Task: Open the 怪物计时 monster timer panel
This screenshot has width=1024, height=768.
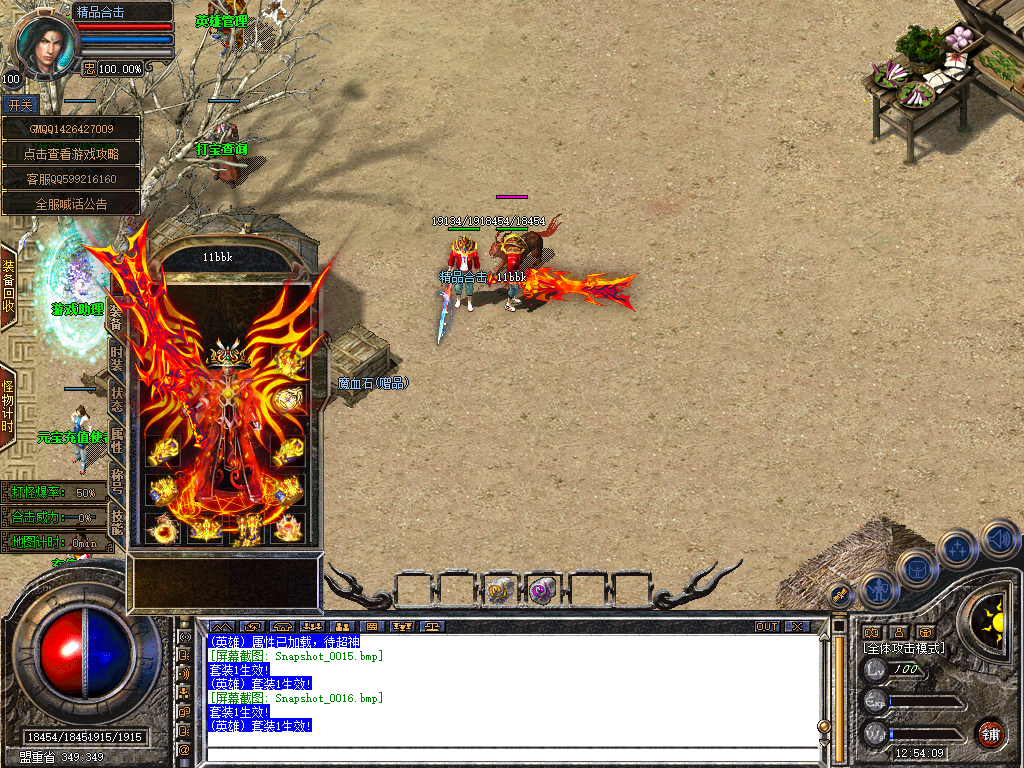Action: click(8, 406)
